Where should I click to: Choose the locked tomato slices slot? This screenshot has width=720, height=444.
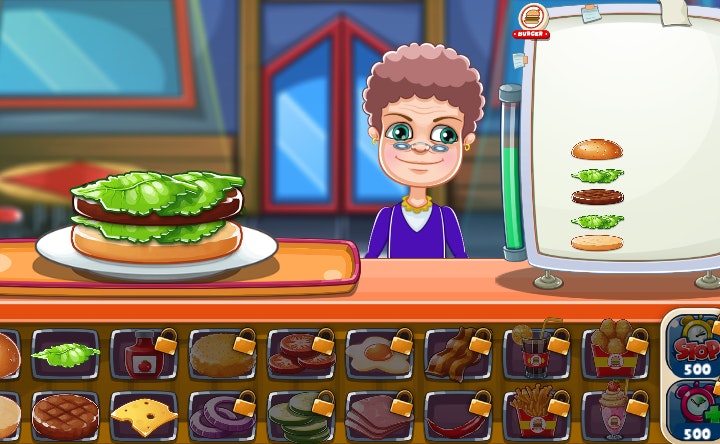(301, 354)
